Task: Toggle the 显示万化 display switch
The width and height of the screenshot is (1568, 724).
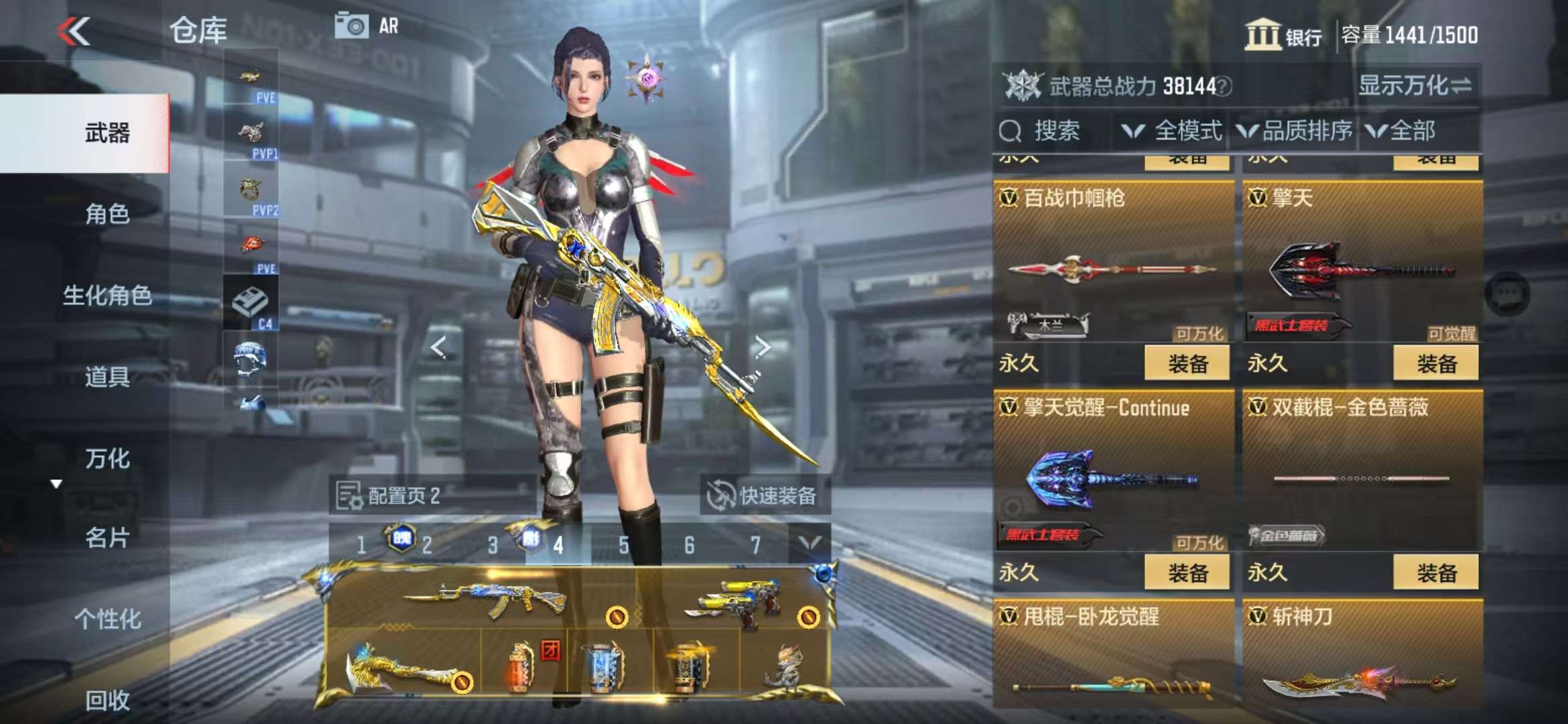Action: pyautogui.click(x=1415, y=86)
